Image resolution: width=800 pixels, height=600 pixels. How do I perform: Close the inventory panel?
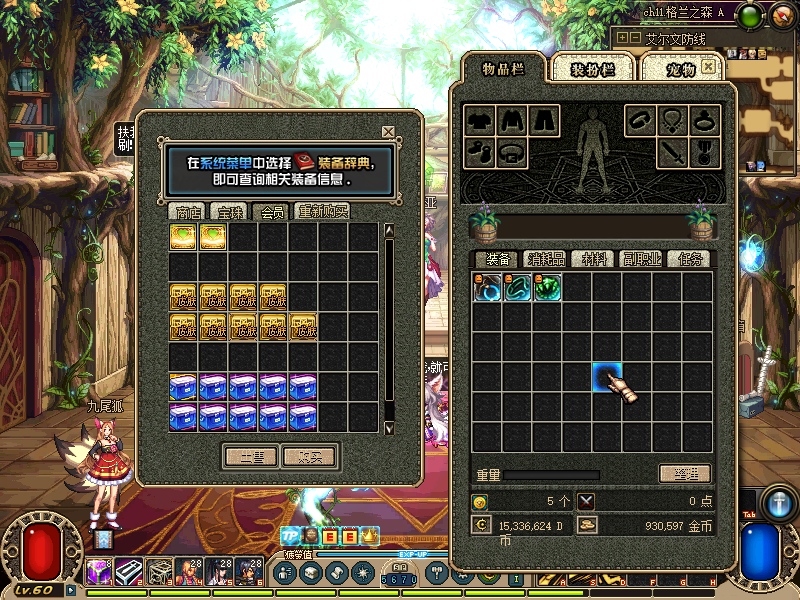(x=709, y=66)
